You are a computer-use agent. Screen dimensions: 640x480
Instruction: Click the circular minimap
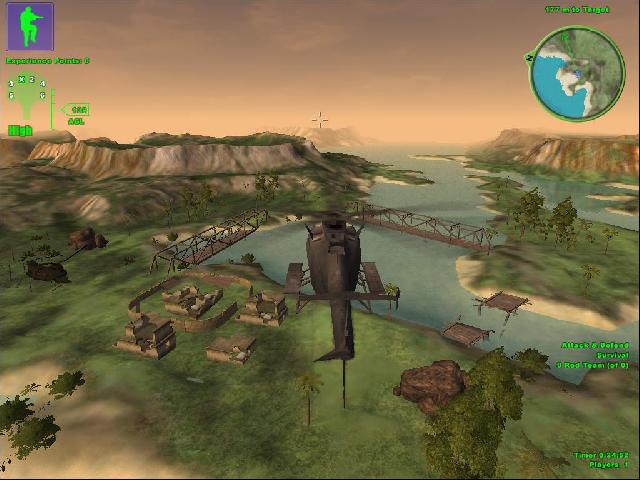[x=576, y=72]
